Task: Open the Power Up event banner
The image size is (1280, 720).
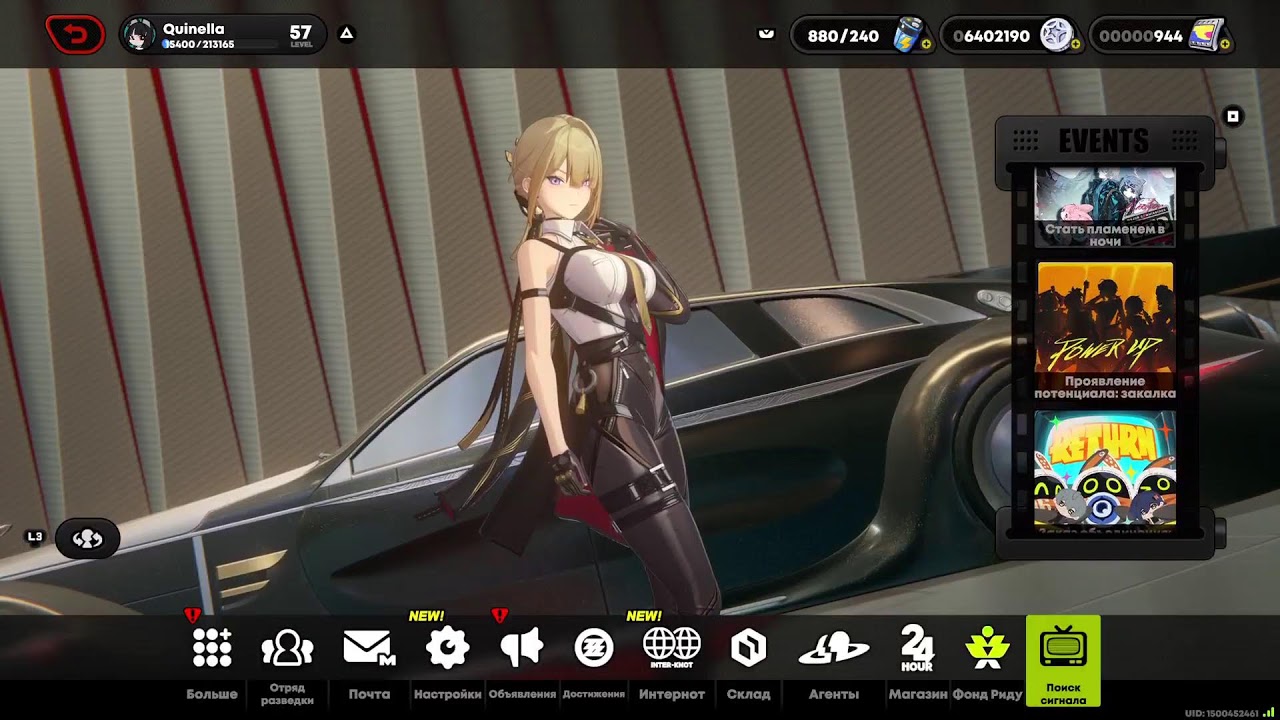Action: (1105, 330)
